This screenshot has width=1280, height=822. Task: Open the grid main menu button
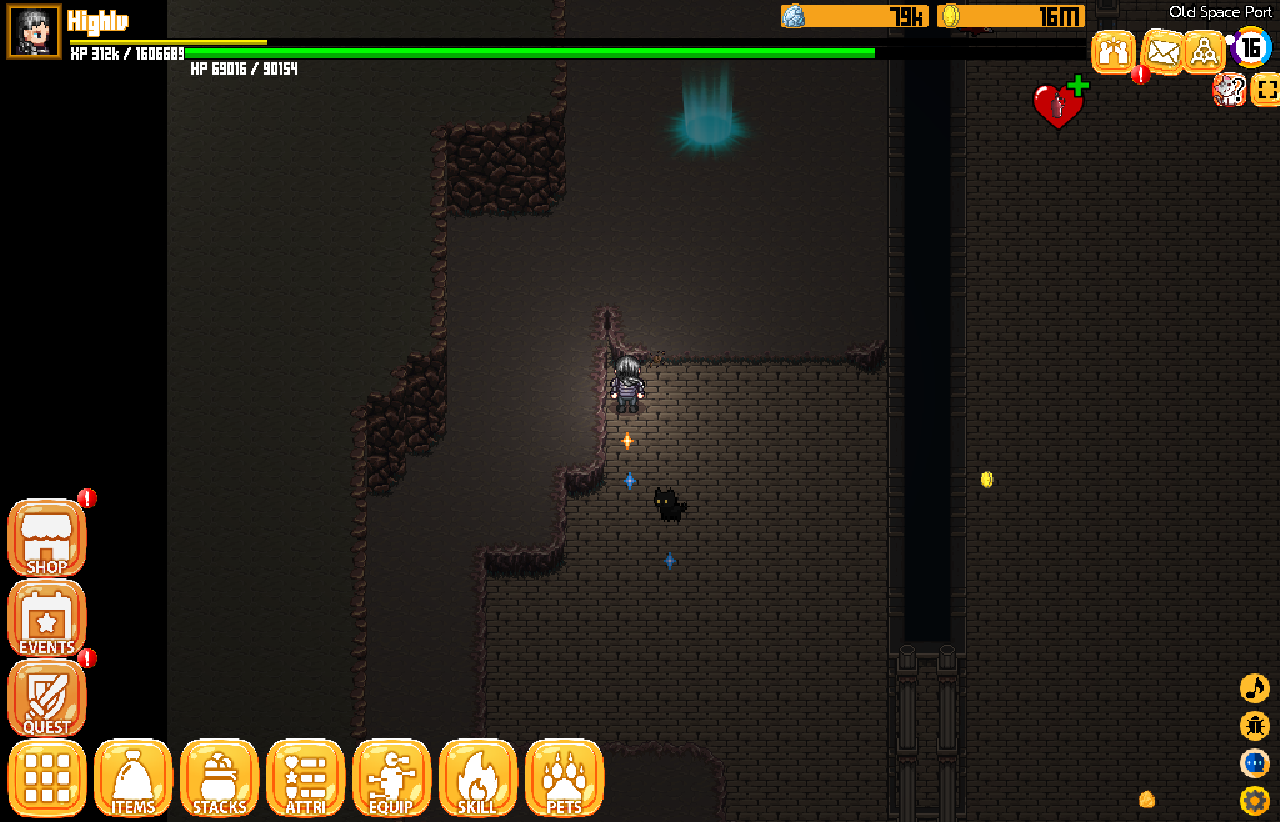coord(47,778)
